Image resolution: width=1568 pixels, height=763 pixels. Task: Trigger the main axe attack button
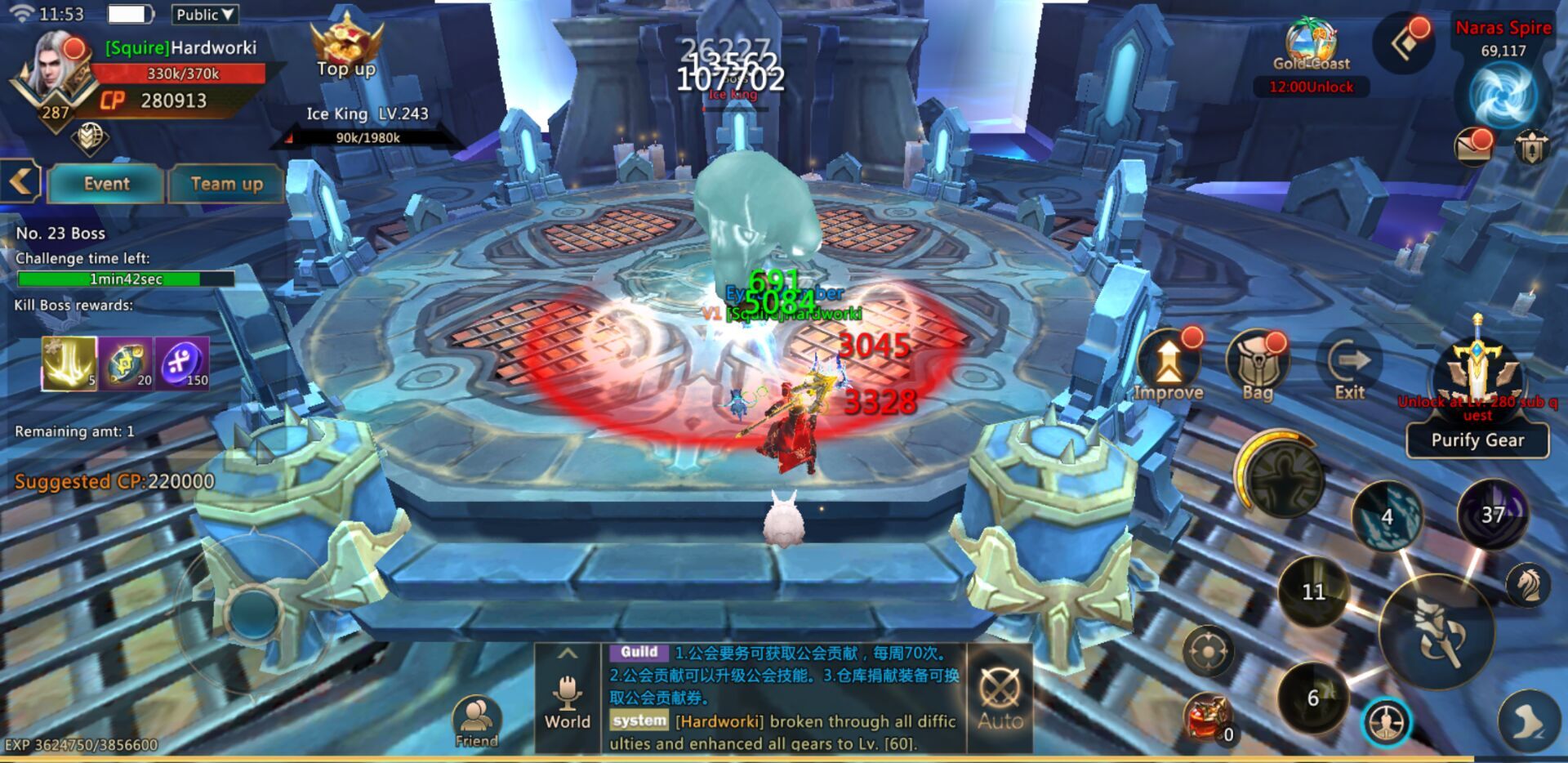(1437, 633)
